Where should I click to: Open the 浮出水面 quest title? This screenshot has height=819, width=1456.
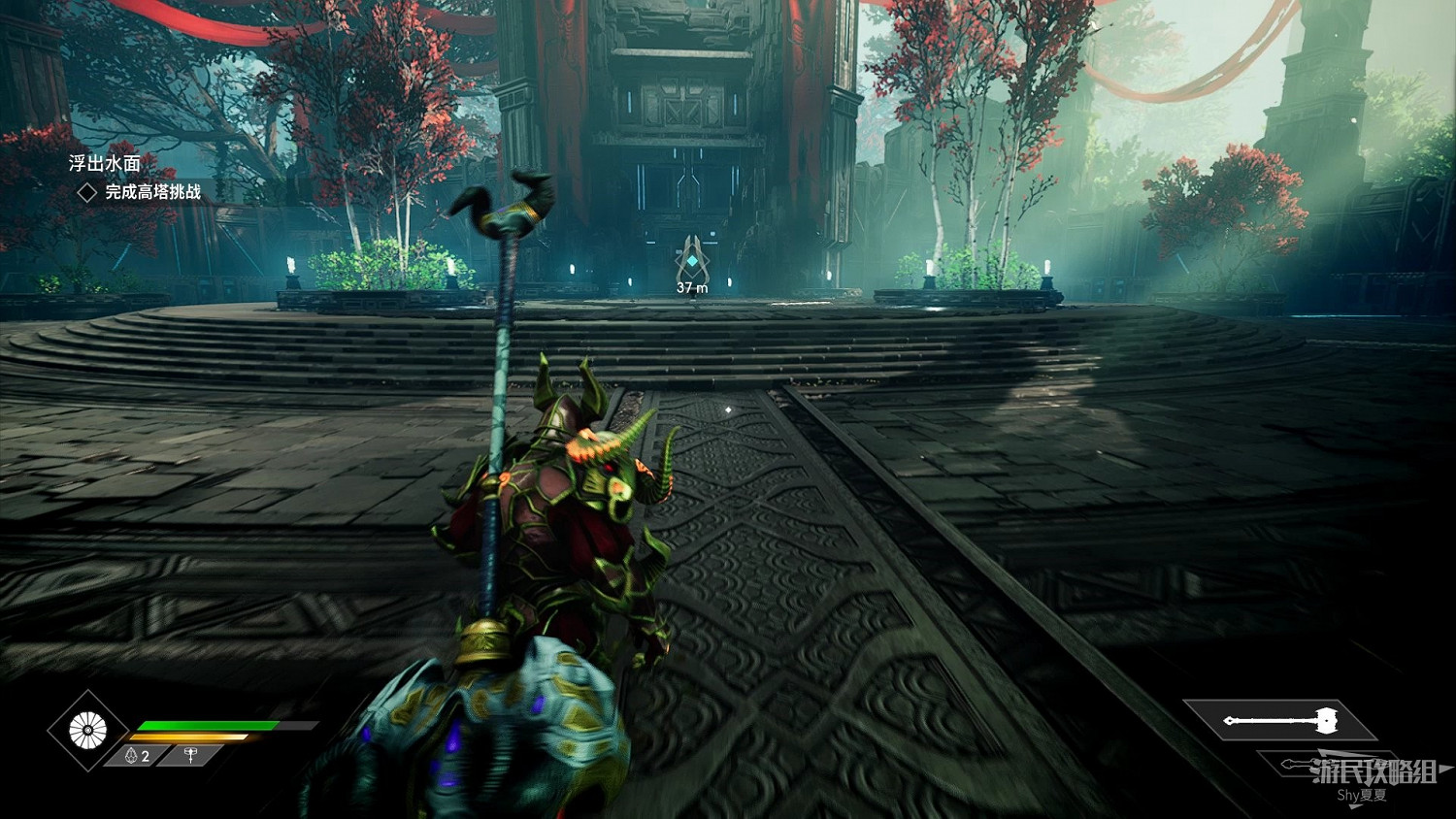tap(105, 164)
